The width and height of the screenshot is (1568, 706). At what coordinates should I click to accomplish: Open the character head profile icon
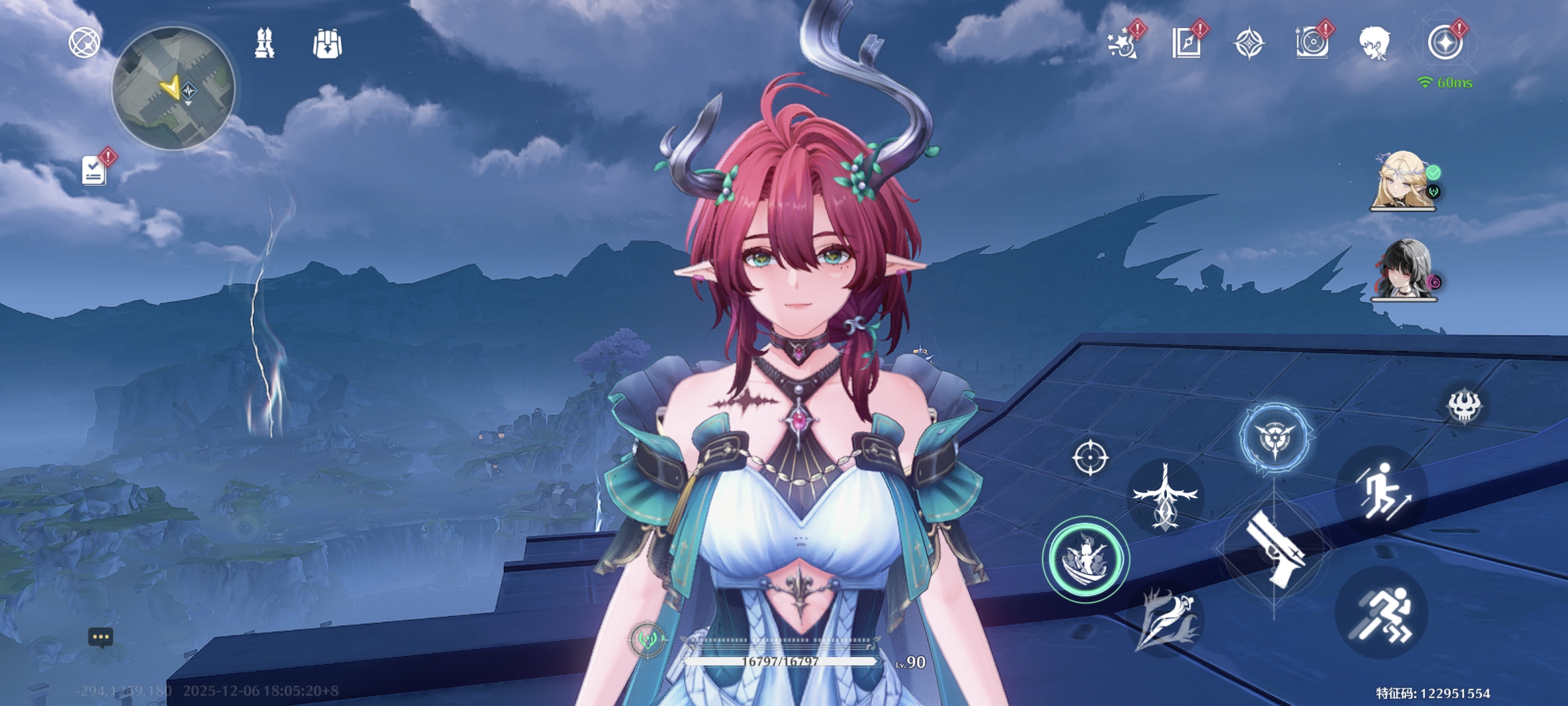1374,43
